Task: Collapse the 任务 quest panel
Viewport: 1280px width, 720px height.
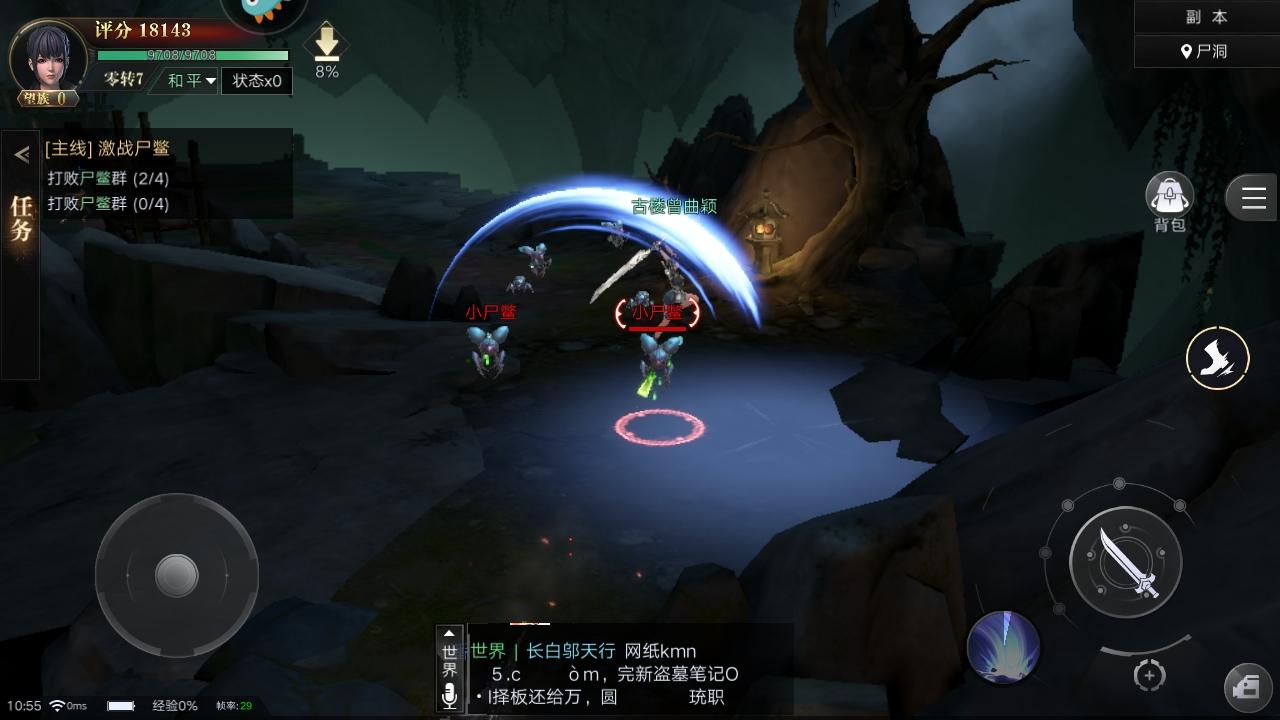Action: click(20, 154)
